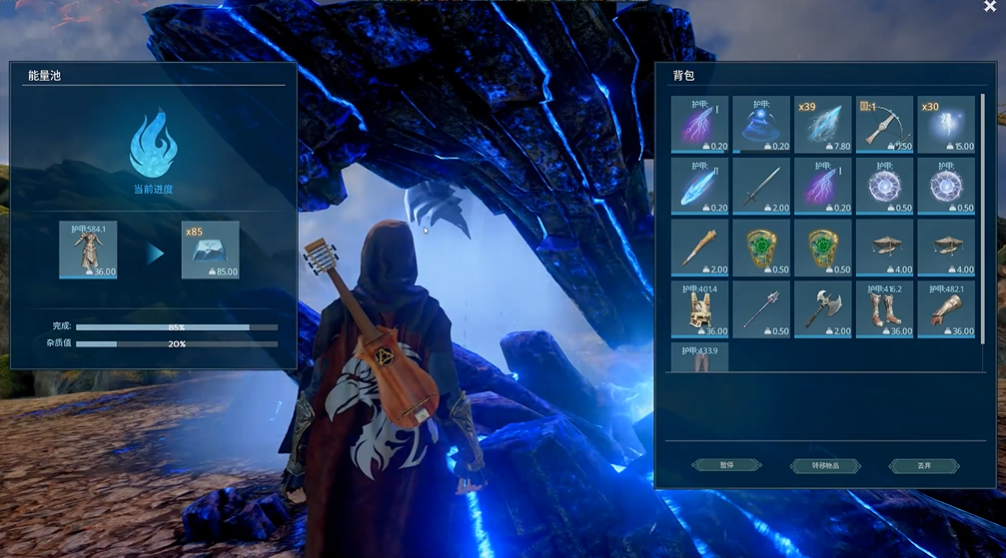The width and height of the screenshot is (1006, 558).
Task: Select the skull helmet armor slot
Action: click(x=699, y=309)
